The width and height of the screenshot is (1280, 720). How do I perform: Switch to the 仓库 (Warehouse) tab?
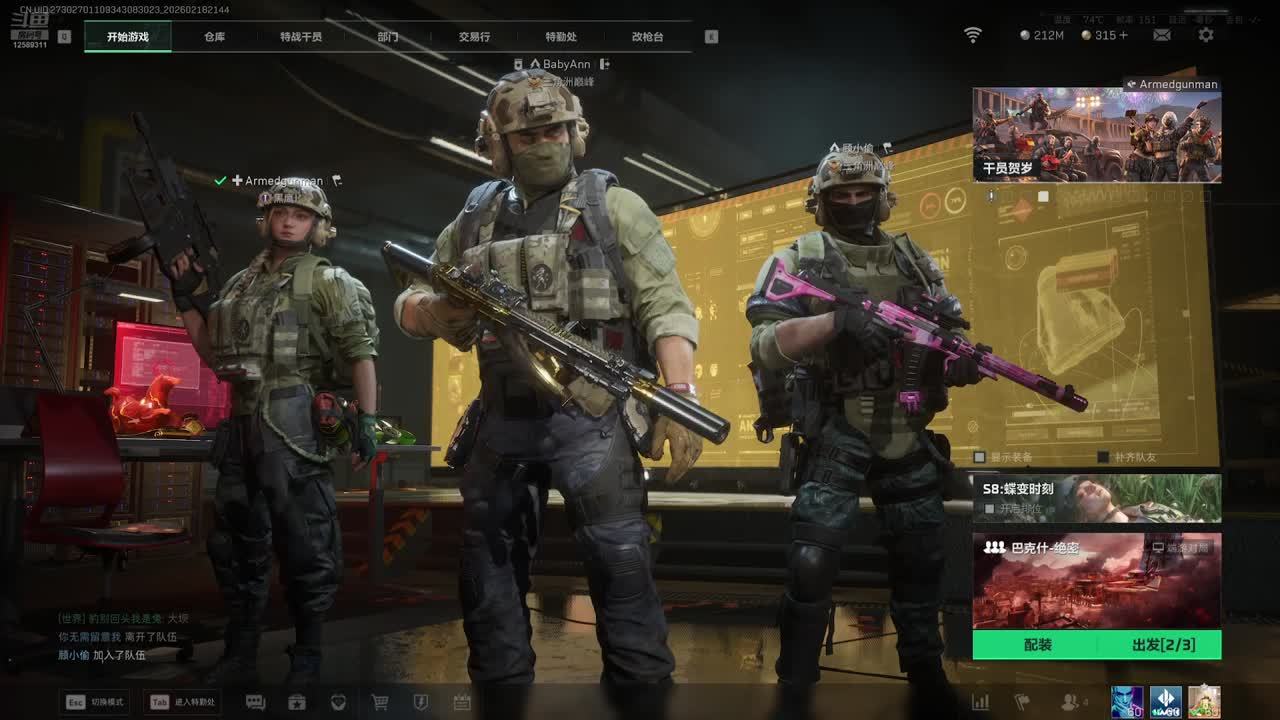[214, 37]
